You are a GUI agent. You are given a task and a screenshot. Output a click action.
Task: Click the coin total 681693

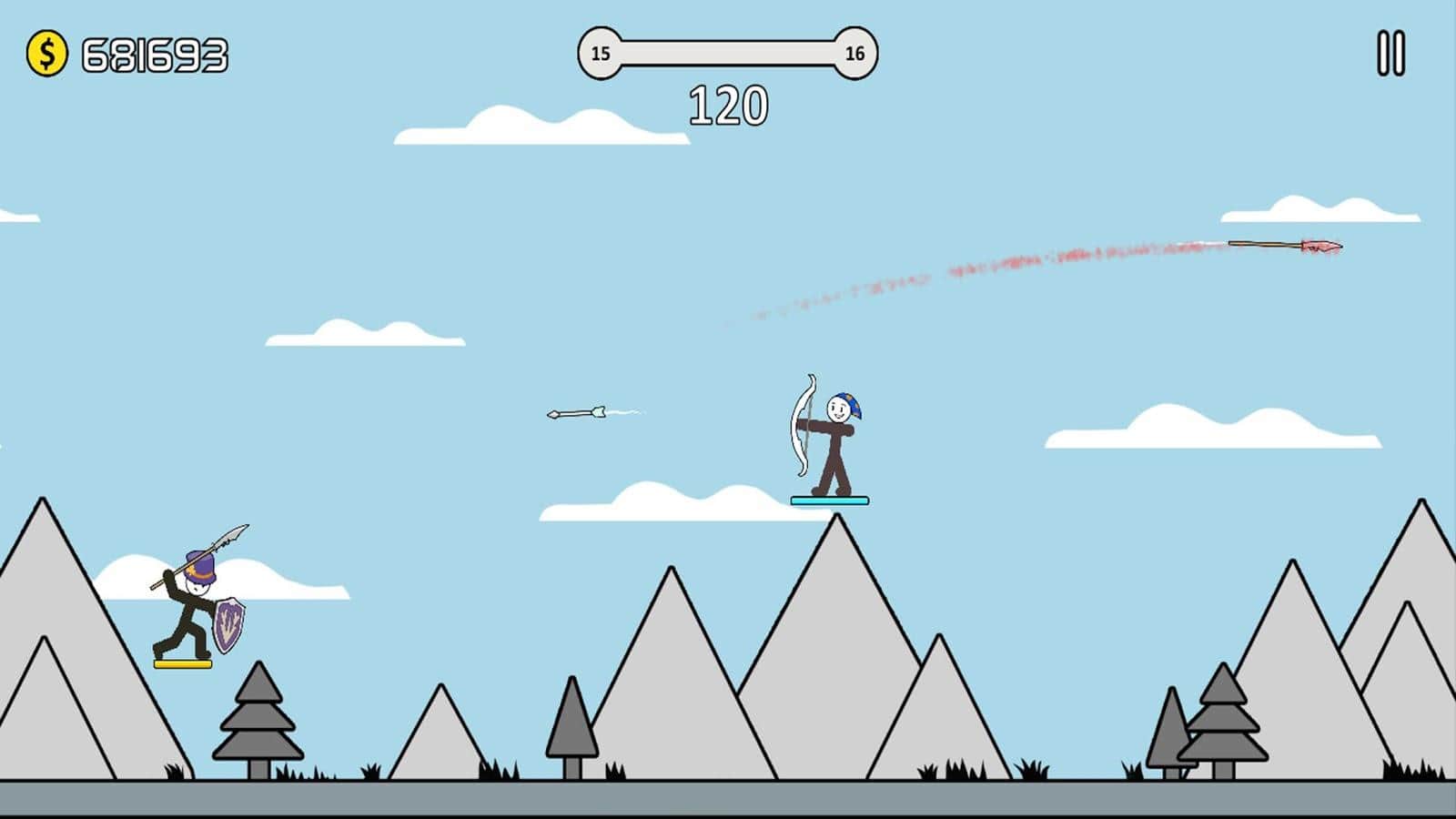pos(153,53)
